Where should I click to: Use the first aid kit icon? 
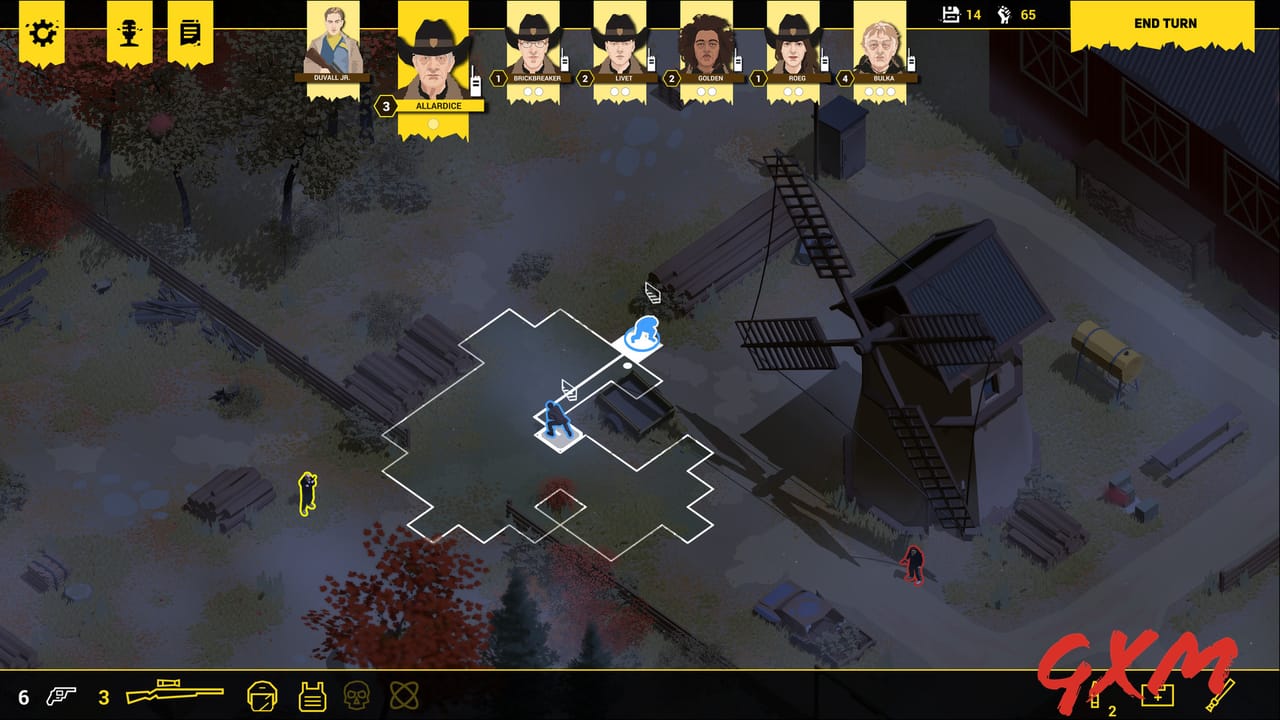(x=1157, y=695)
